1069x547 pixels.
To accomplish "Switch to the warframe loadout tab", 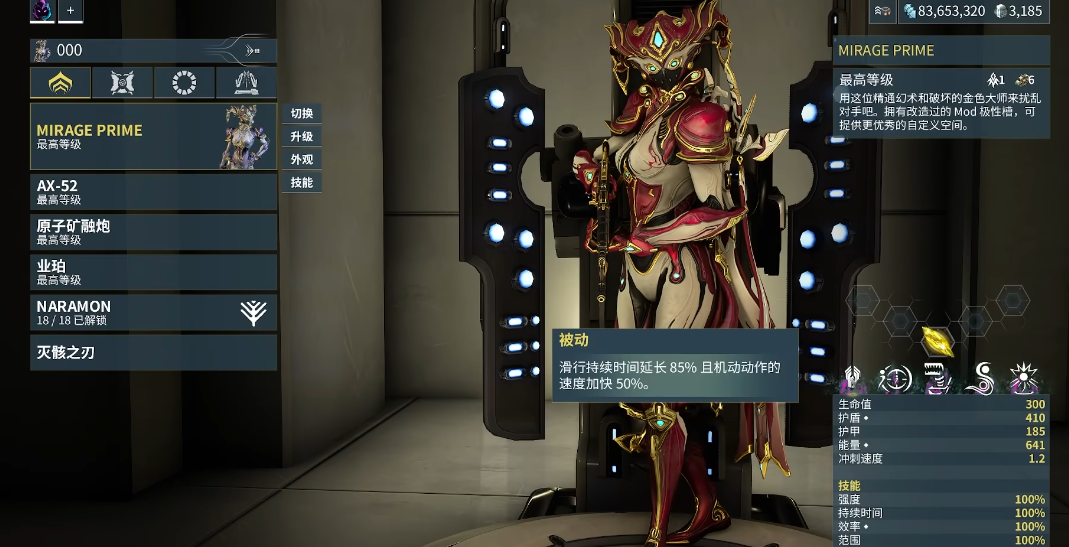I will pos(60,83).
